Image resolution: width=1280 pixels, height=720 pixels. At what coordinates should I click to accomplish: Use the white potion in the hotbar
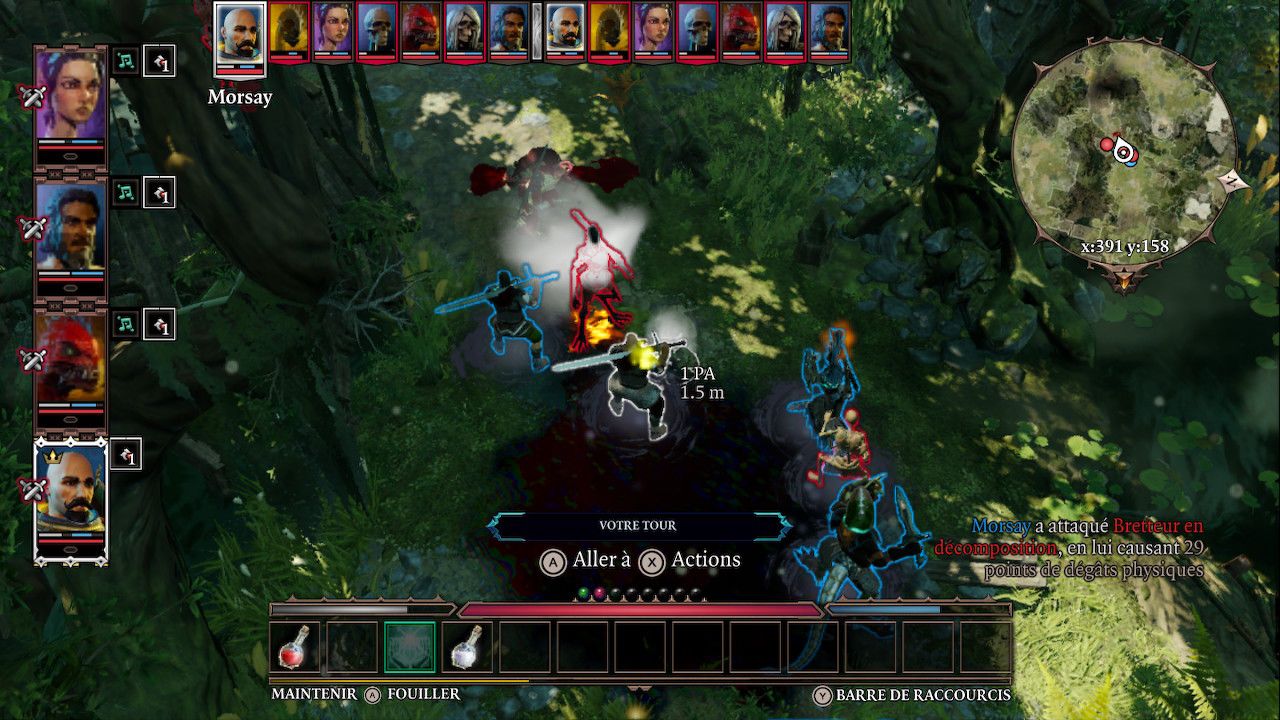point(467,647)
